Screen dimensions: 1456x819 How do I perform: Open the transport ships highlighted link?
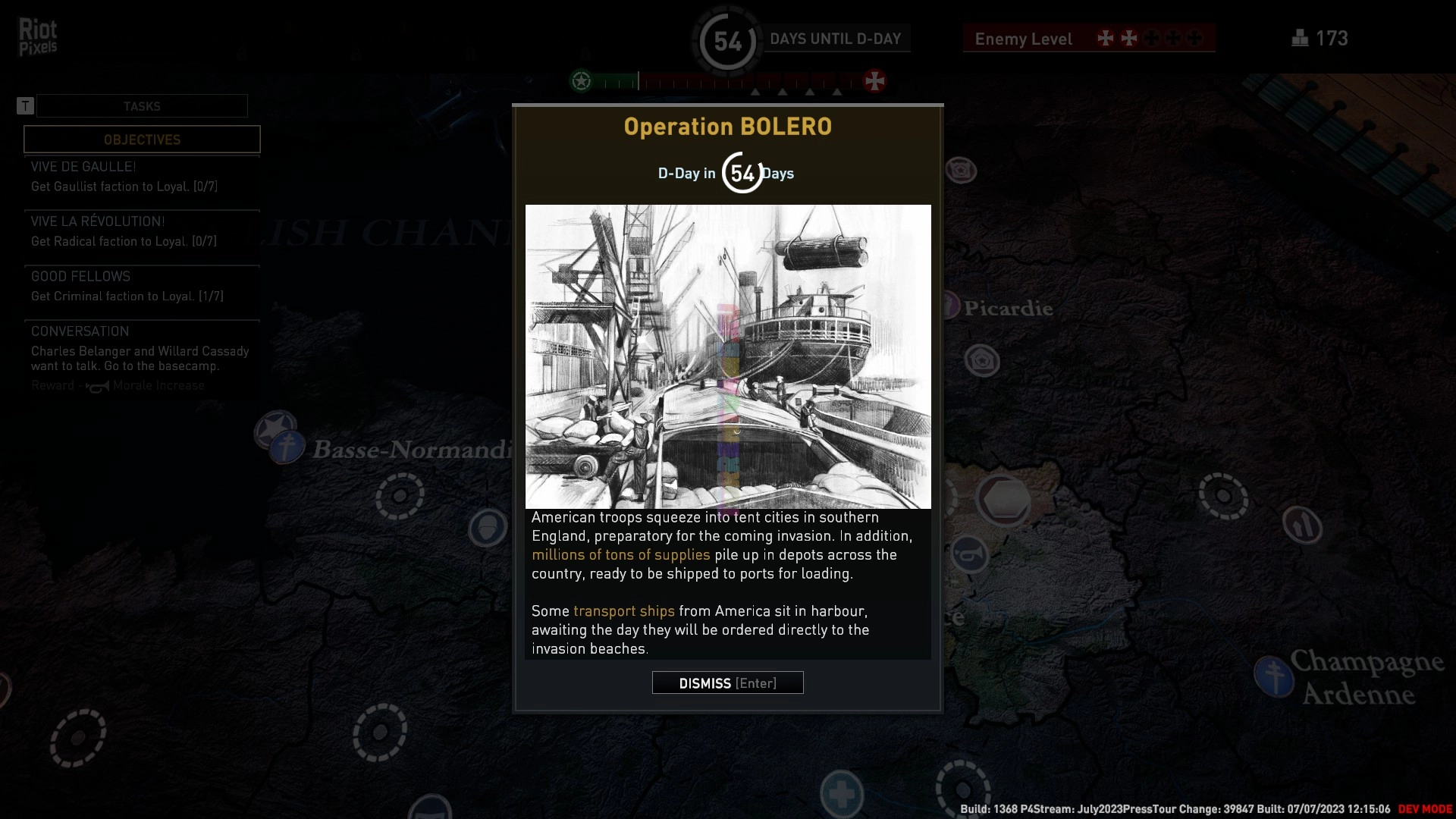coord(623,611)
